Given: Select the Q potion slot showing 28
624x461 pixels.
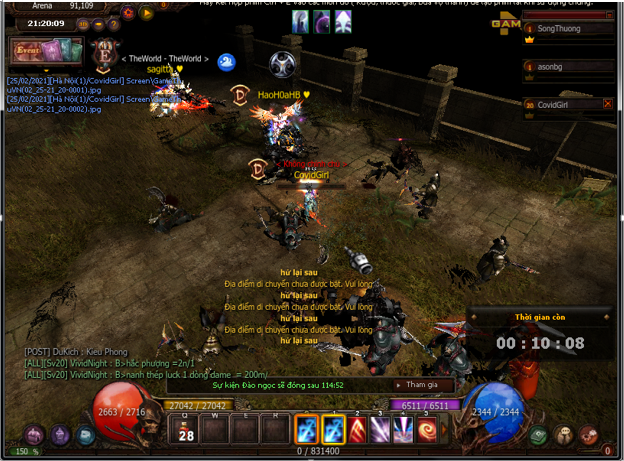Looking at the screenshot, I should coord(185,429).
